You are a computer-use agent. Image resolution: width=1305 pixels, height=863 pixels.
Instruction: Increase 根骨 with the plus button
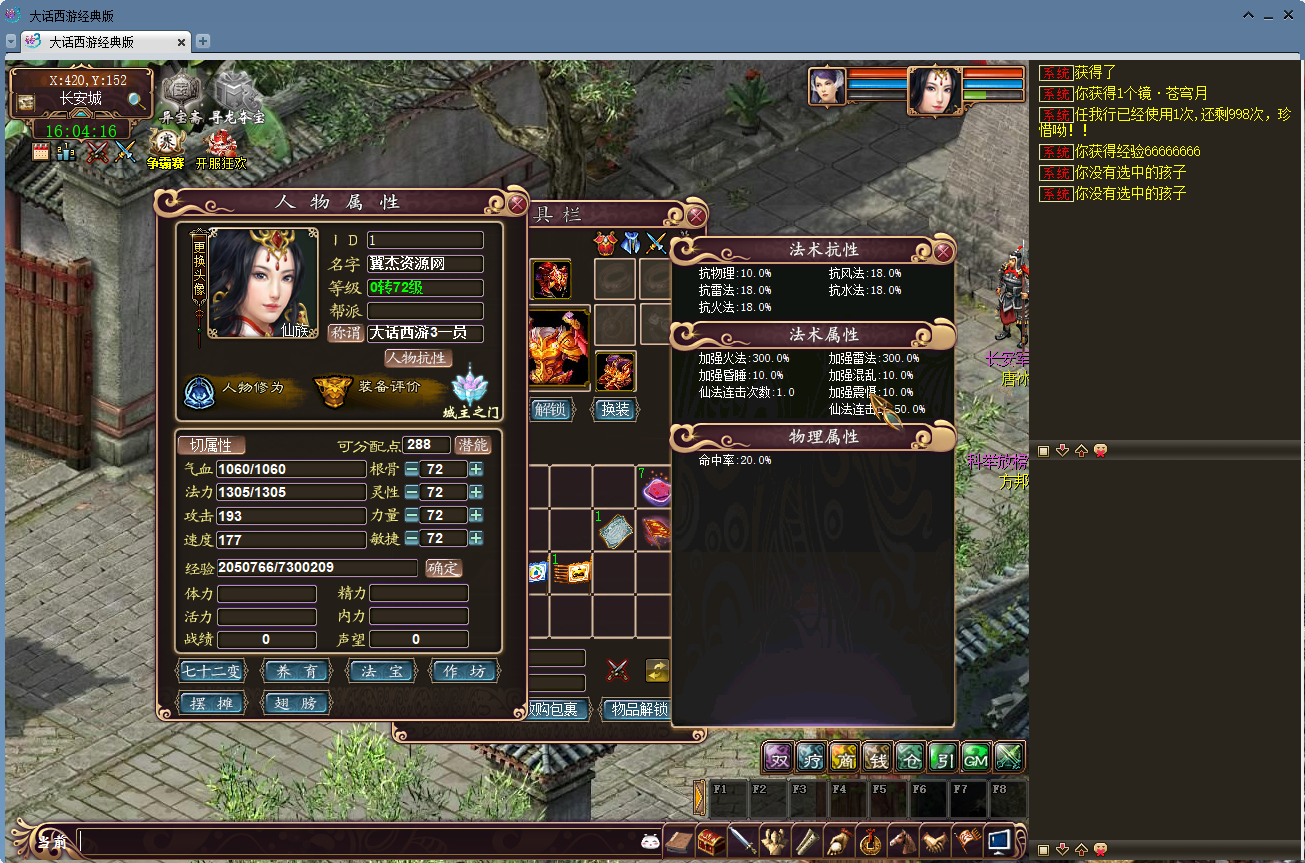pos(476,469)
